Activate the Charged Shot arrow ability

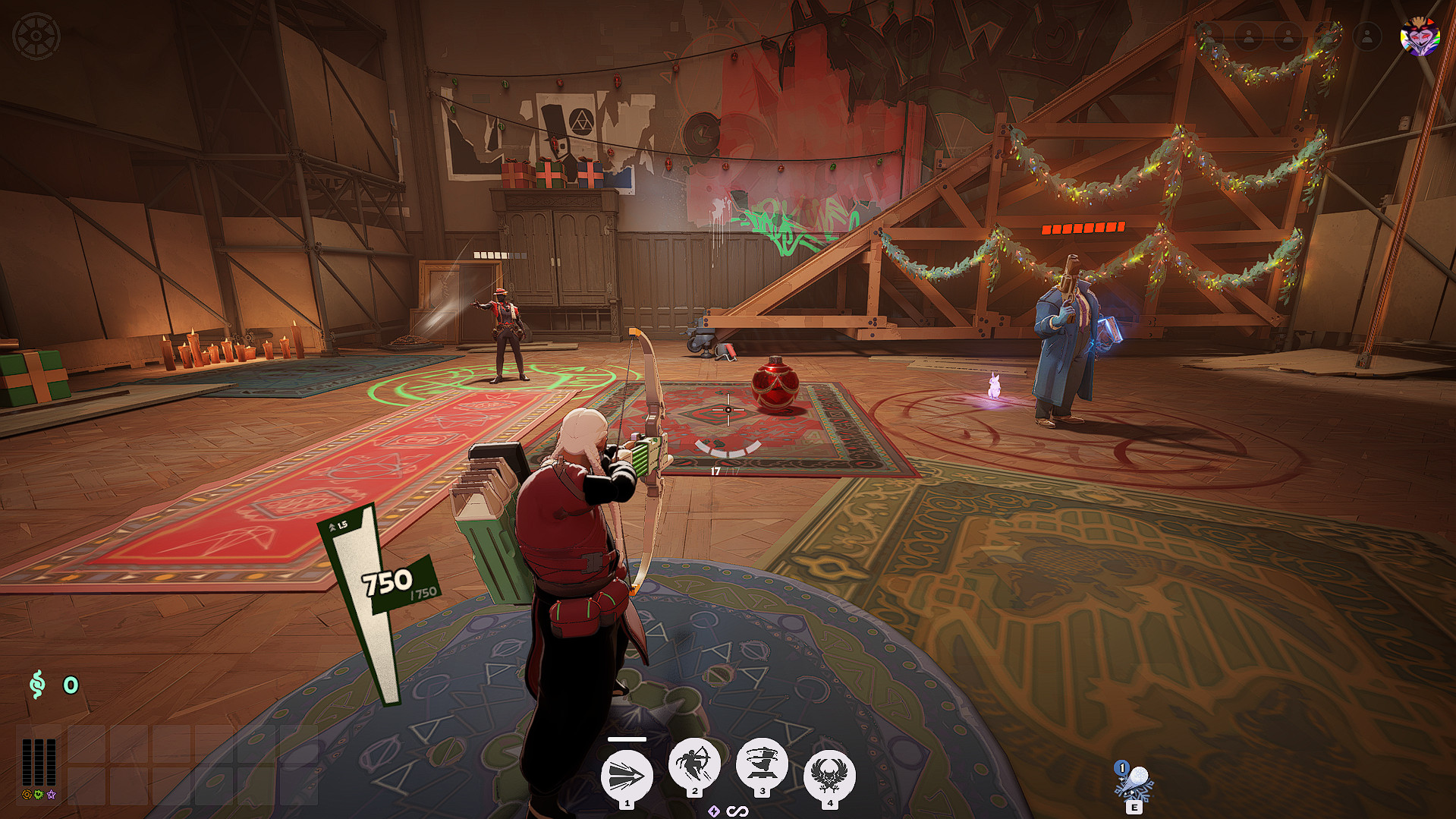click(x=627, y=776)
